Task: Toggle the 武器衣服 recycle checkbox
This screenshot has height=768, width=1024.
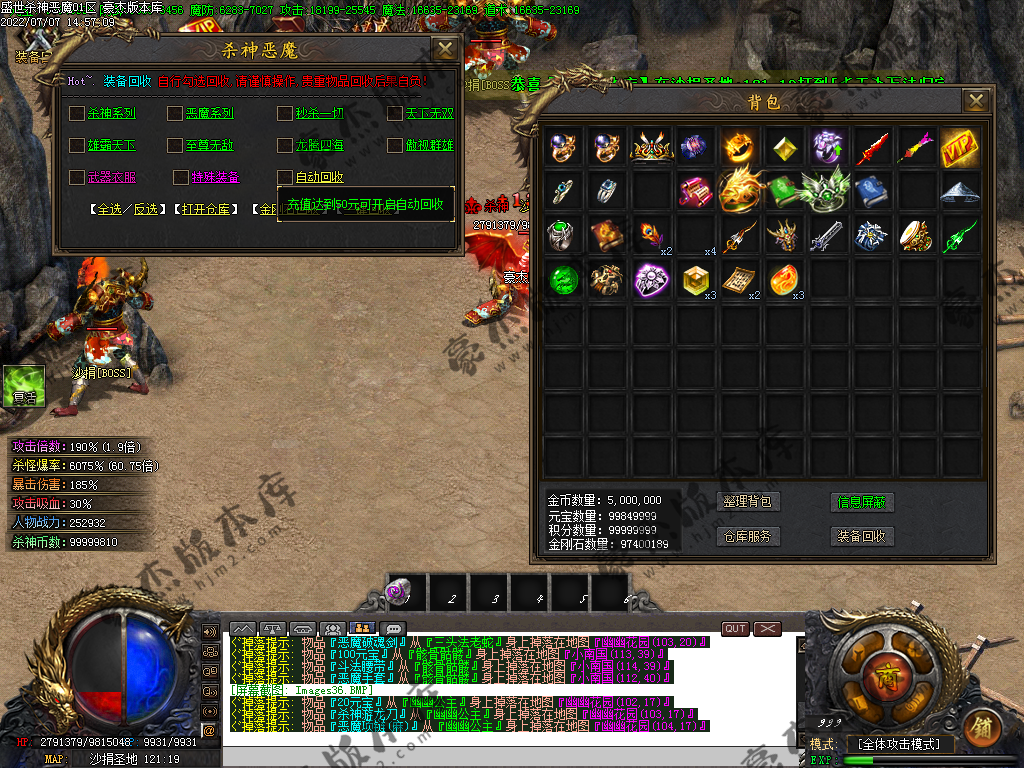Action: 77,178
